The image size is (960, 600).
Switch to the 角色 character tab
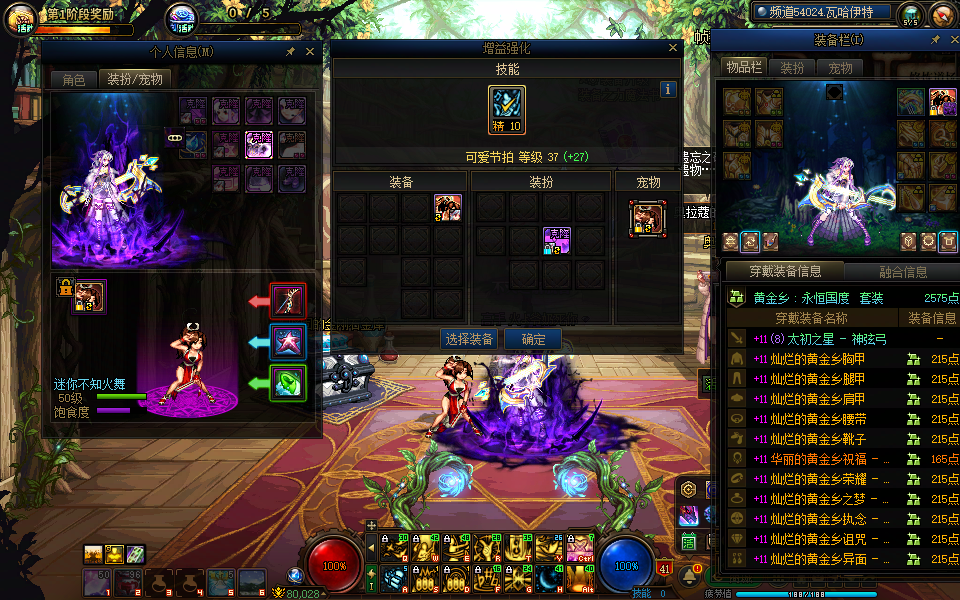(74, 79)
